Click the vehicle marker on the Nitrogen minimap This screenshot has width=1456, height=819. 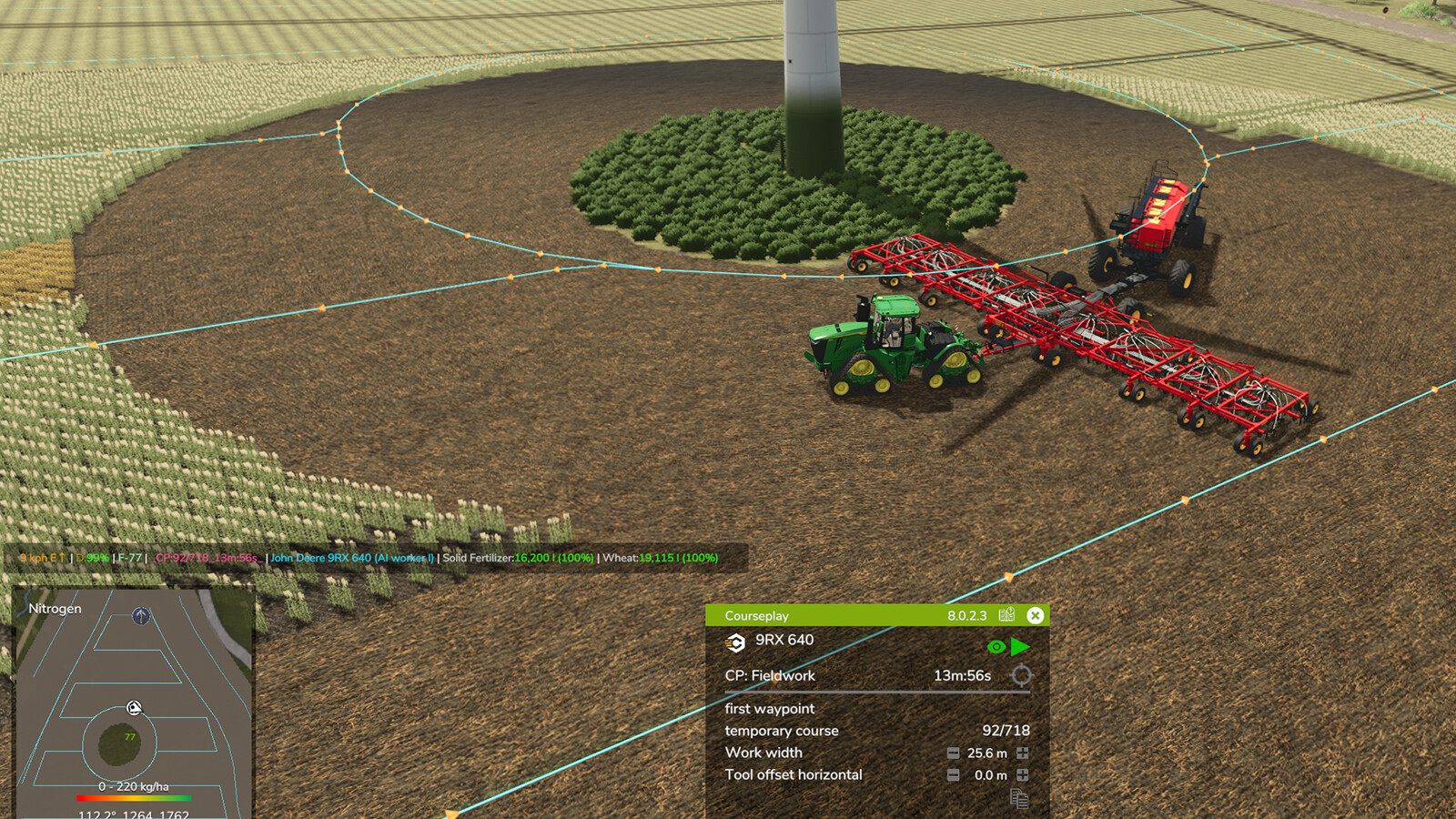pyautogui.click(x=133, y=709)
